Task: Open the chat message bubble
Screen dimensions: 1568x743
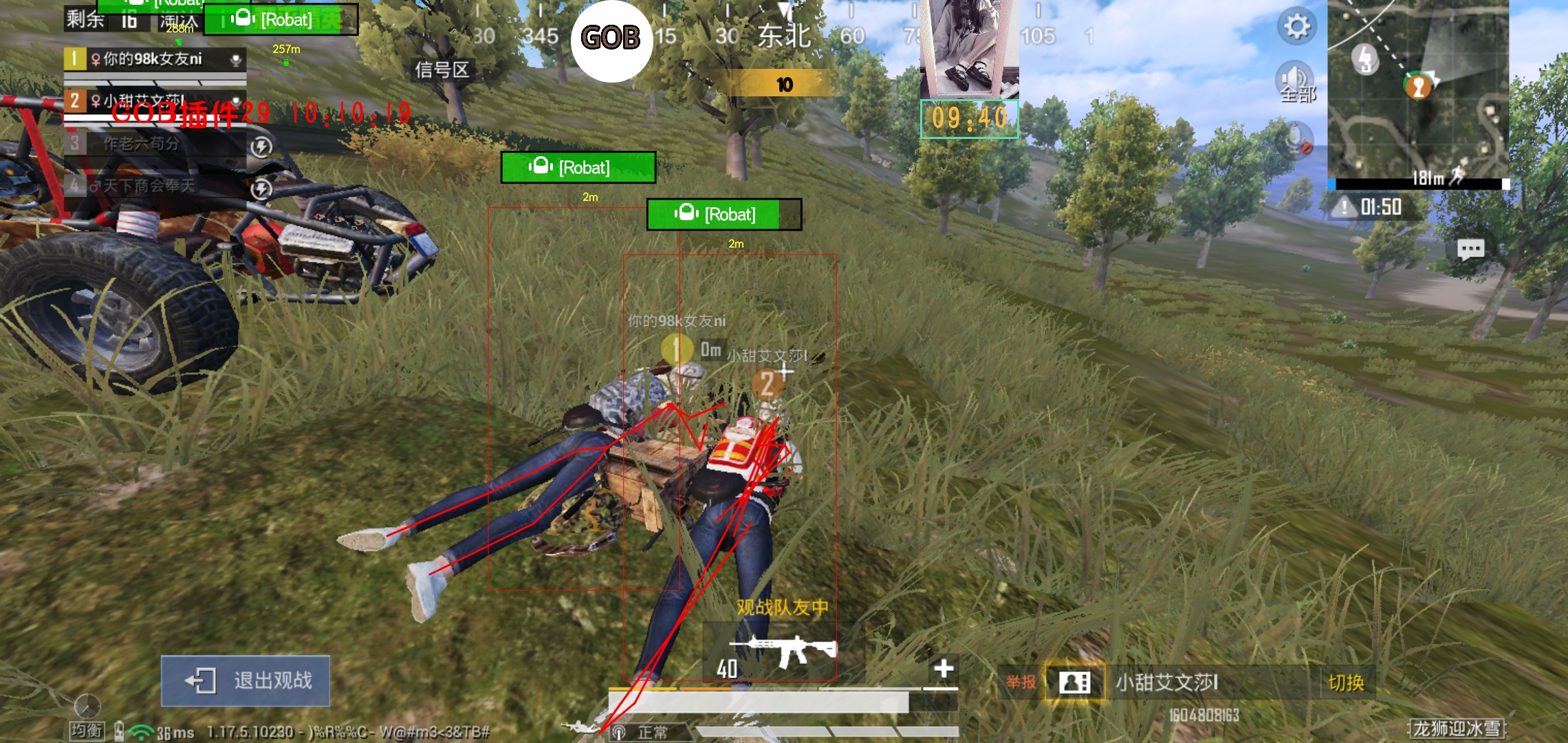Action: click(x=1470, y=249)
